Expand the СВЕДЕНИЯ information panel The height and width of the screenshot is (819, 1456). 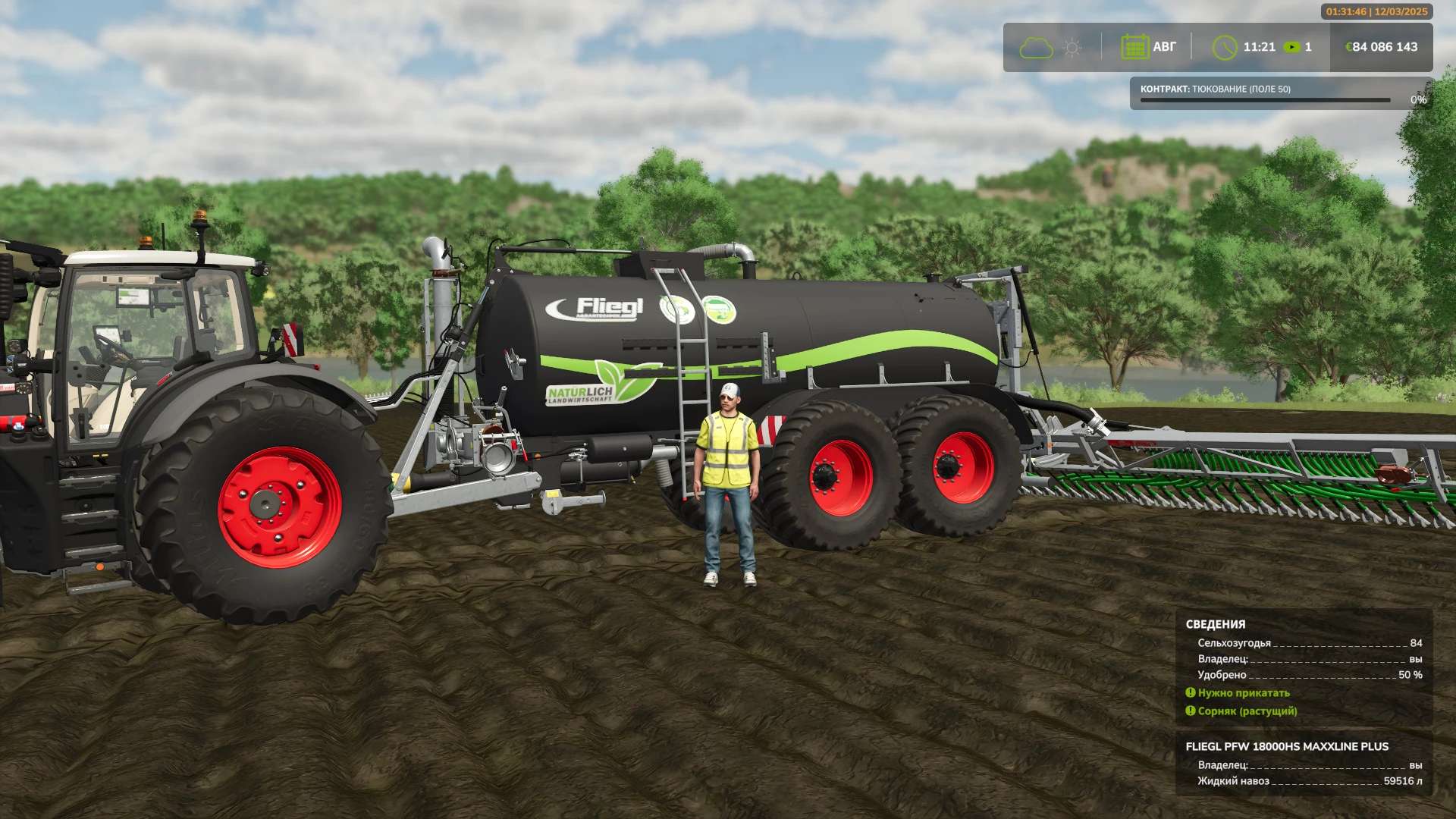coord(1216,624)
